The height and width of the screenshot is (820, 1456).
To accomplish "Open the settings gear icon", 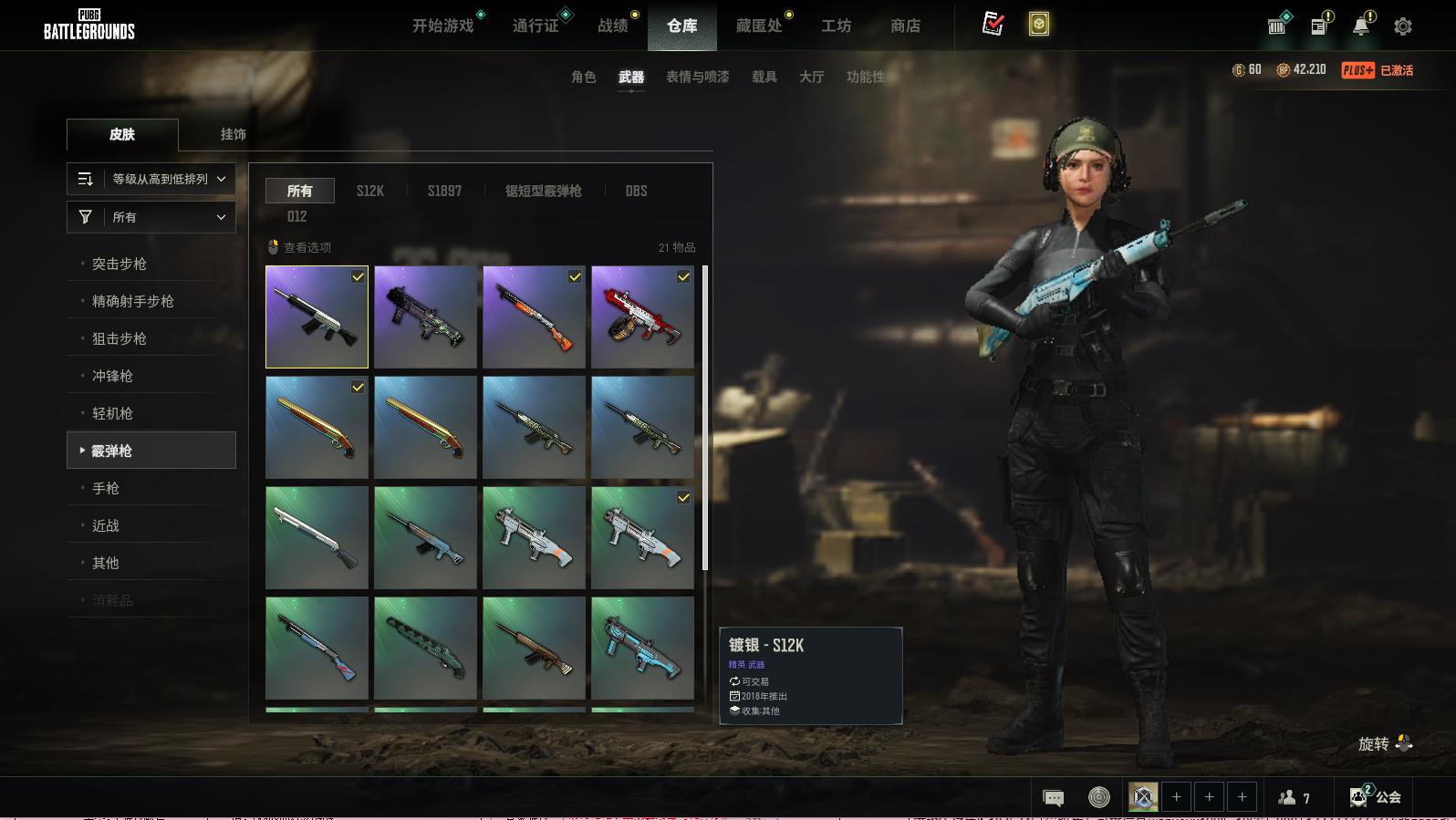I will tap(1403, 26).
